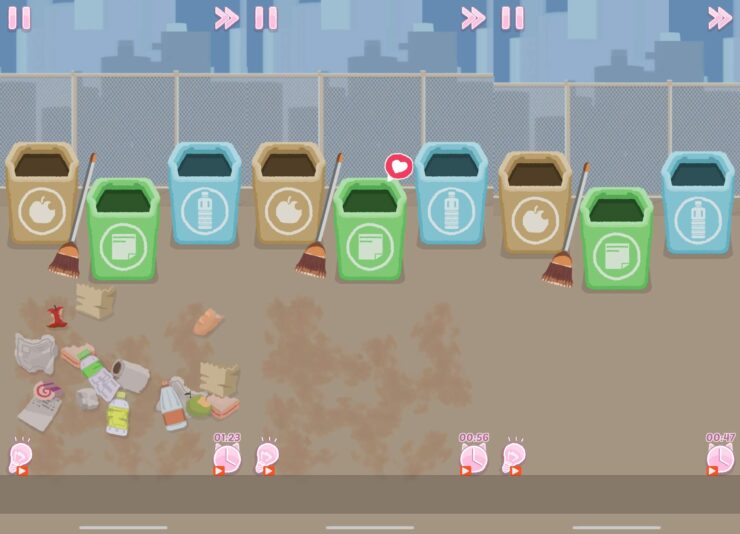Screen dimensions: 740x534
Task: Click the add-time clock reading 00:56
Action: (473, 457)
